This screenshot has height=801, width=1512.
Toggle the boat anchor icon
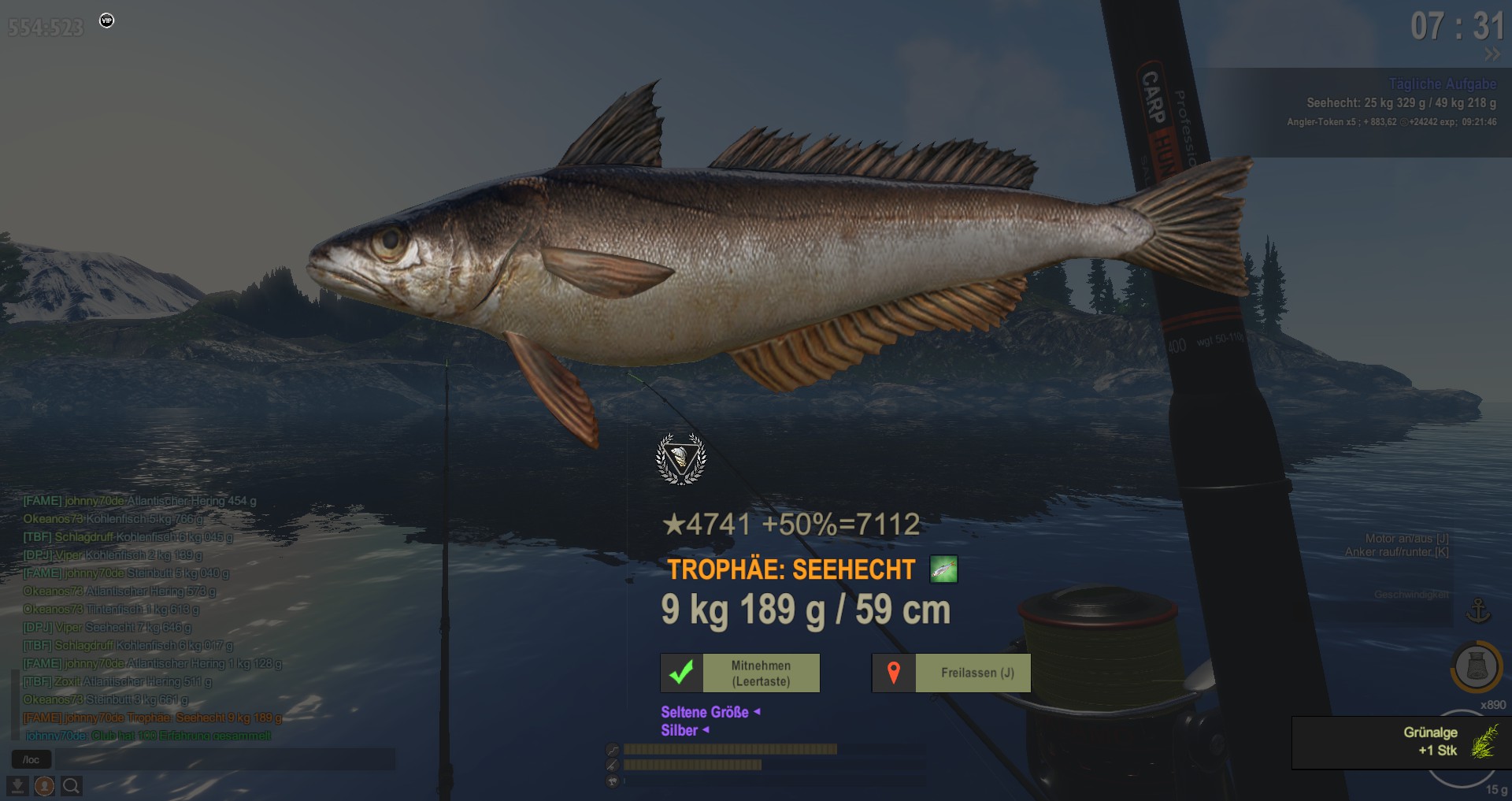click(x=1478, y=610)
